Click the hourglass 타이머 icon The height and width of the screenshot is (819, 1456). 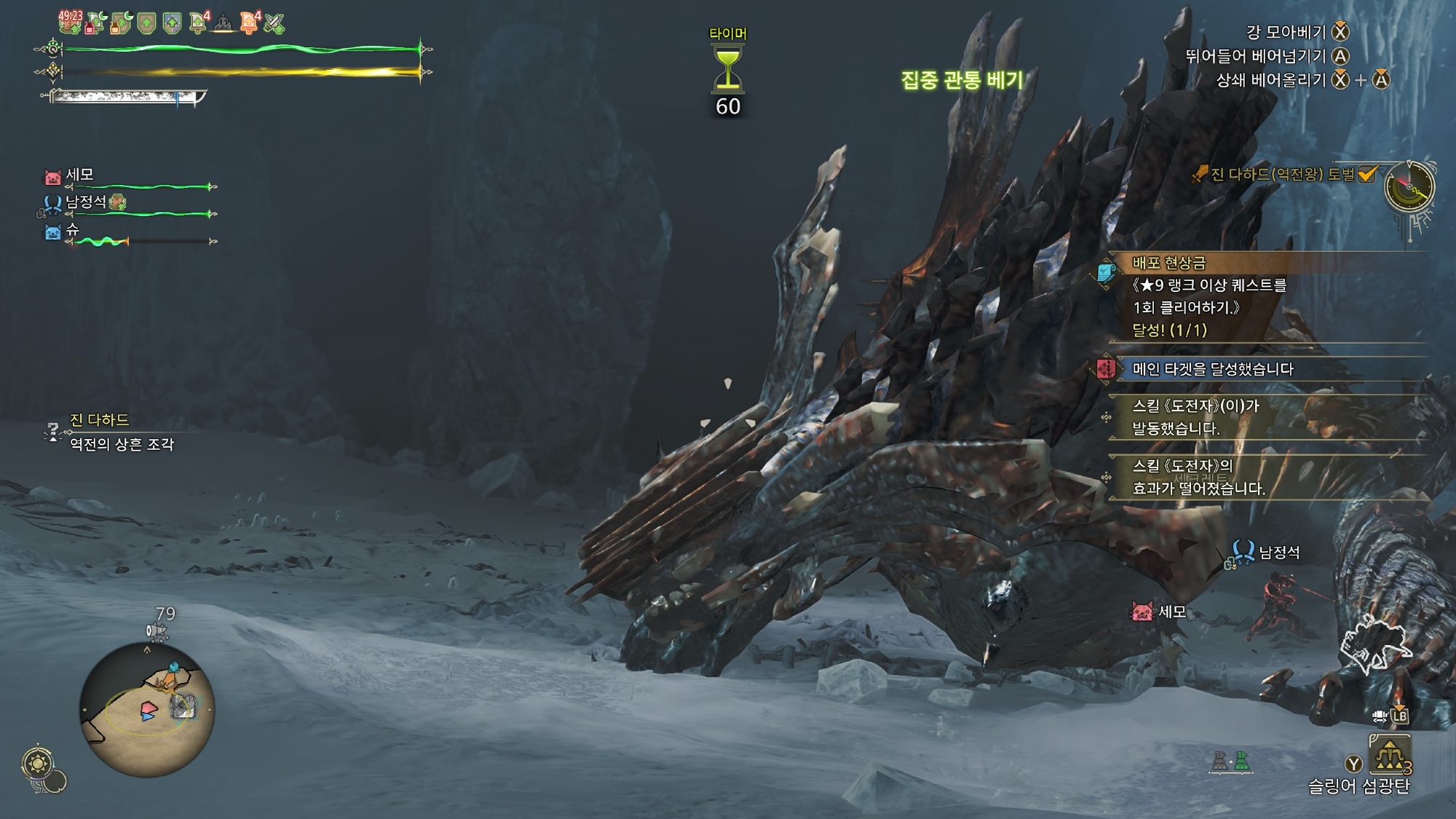727,68
